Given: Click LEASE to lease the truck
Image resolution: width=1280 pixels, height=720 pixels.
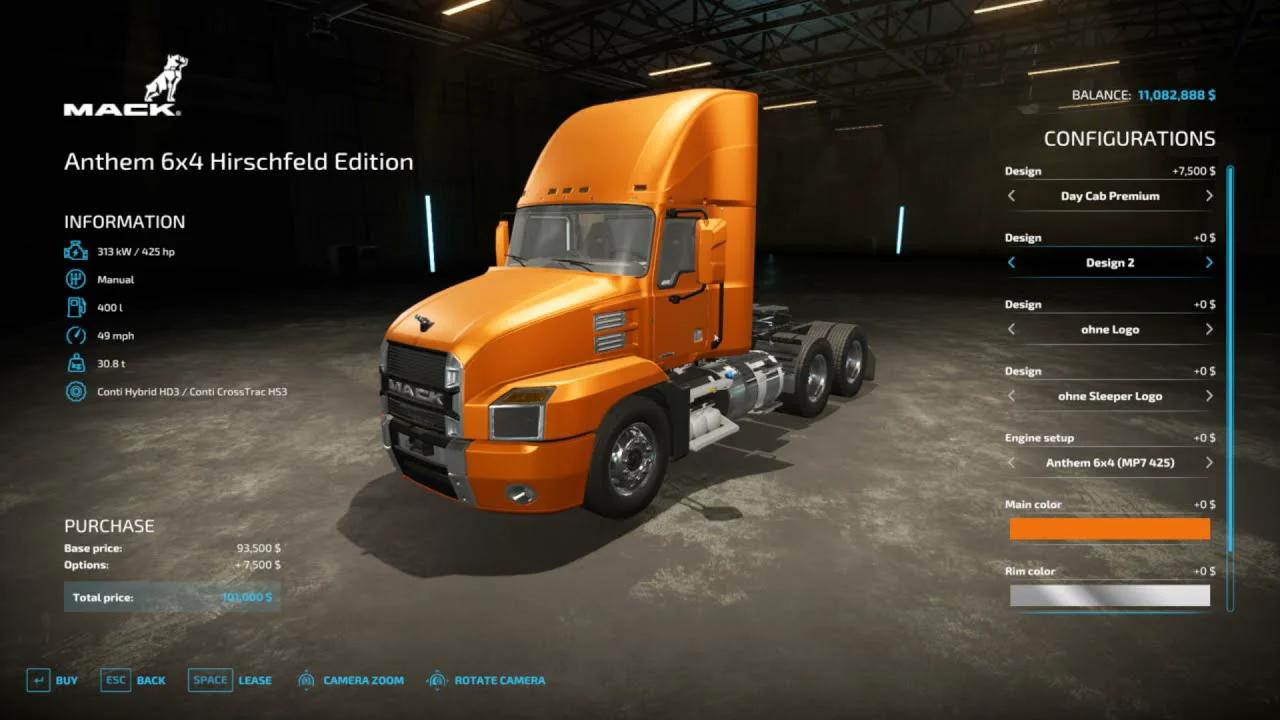Looking at the screenshot, I should pos(255,679).
